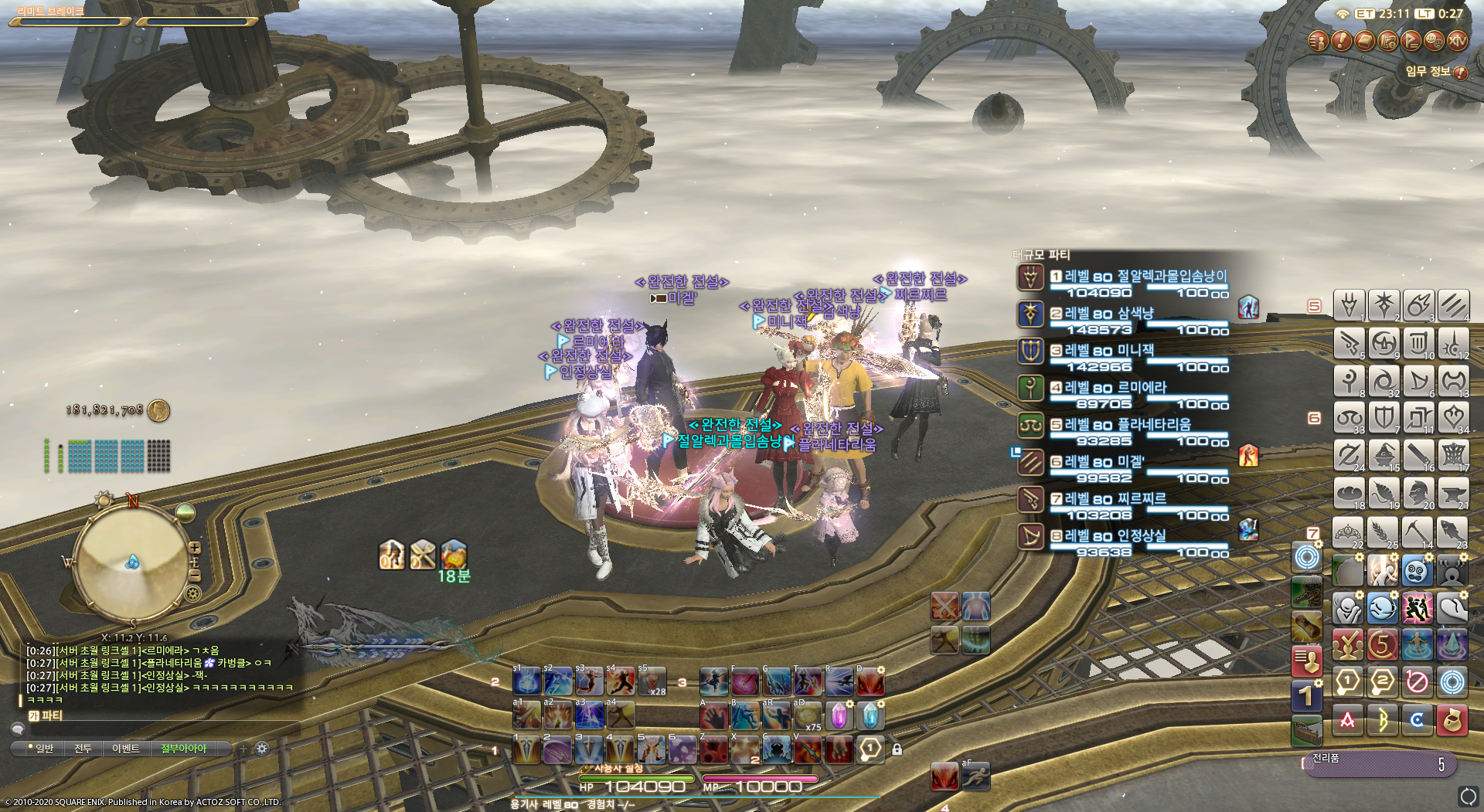This screenshot has height=812, width=1484.
Task: Open the 전리품 loot notification bar
Action: [x=1380, y=763]
